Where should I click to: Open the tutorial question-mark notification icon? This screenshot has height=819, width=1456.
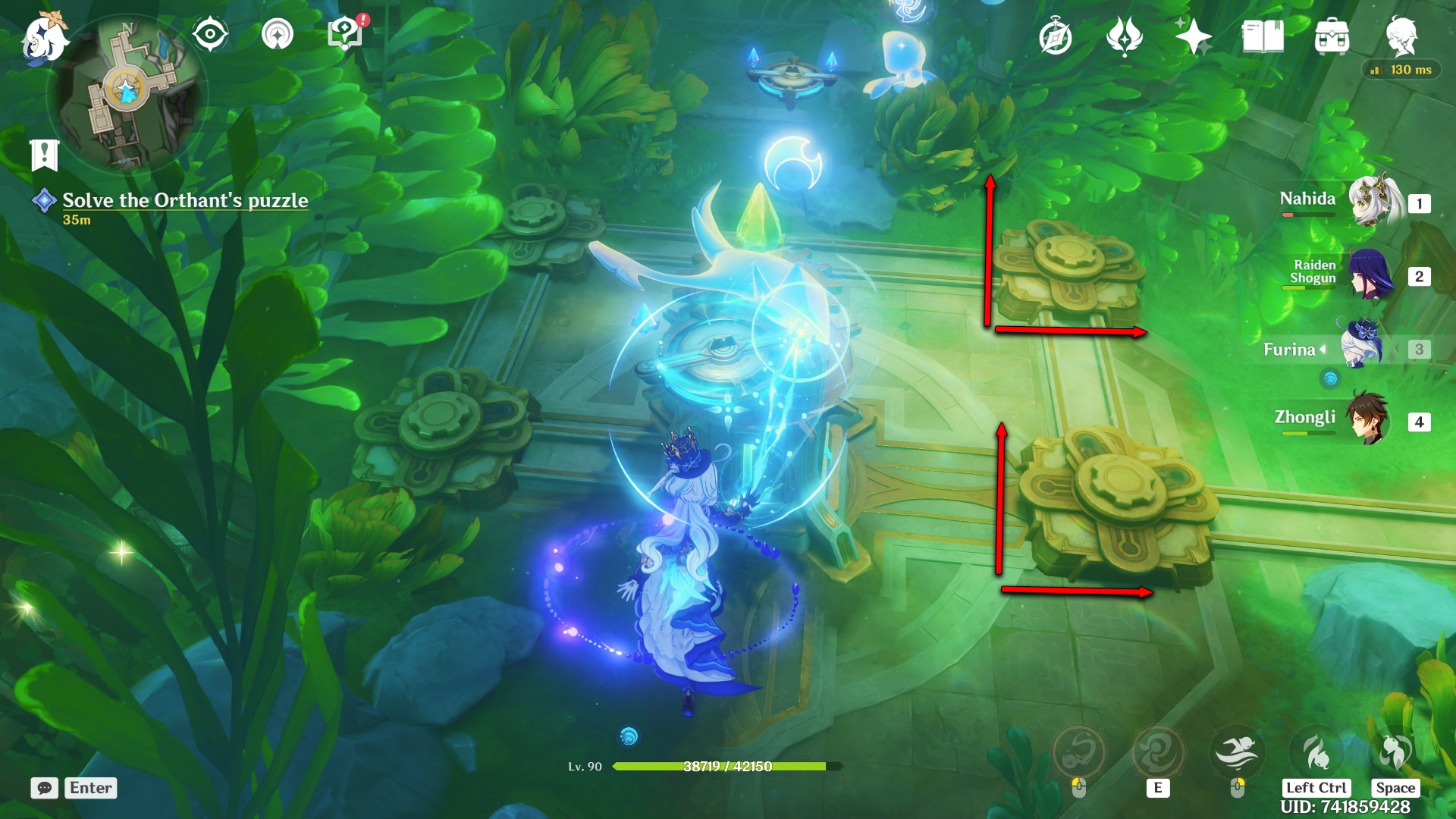point(346,34)
